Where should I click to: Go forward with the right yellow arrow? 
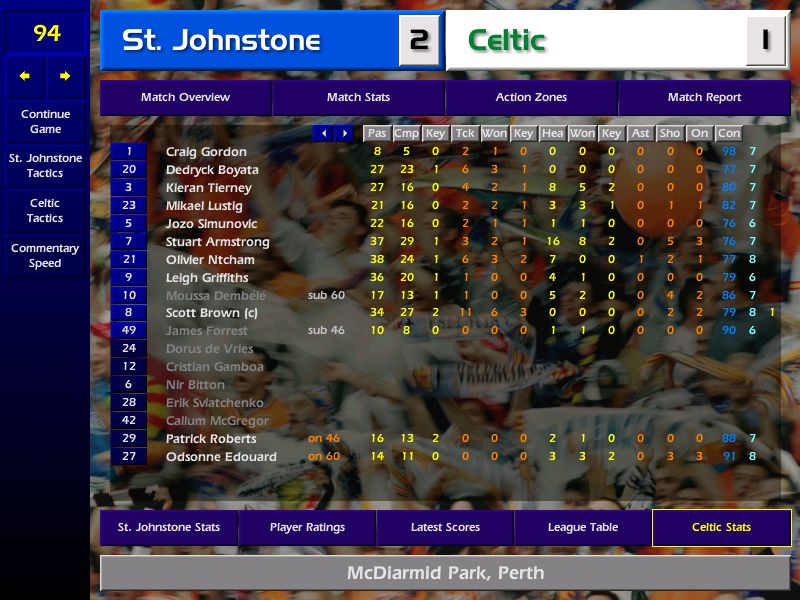coord(66,76)
